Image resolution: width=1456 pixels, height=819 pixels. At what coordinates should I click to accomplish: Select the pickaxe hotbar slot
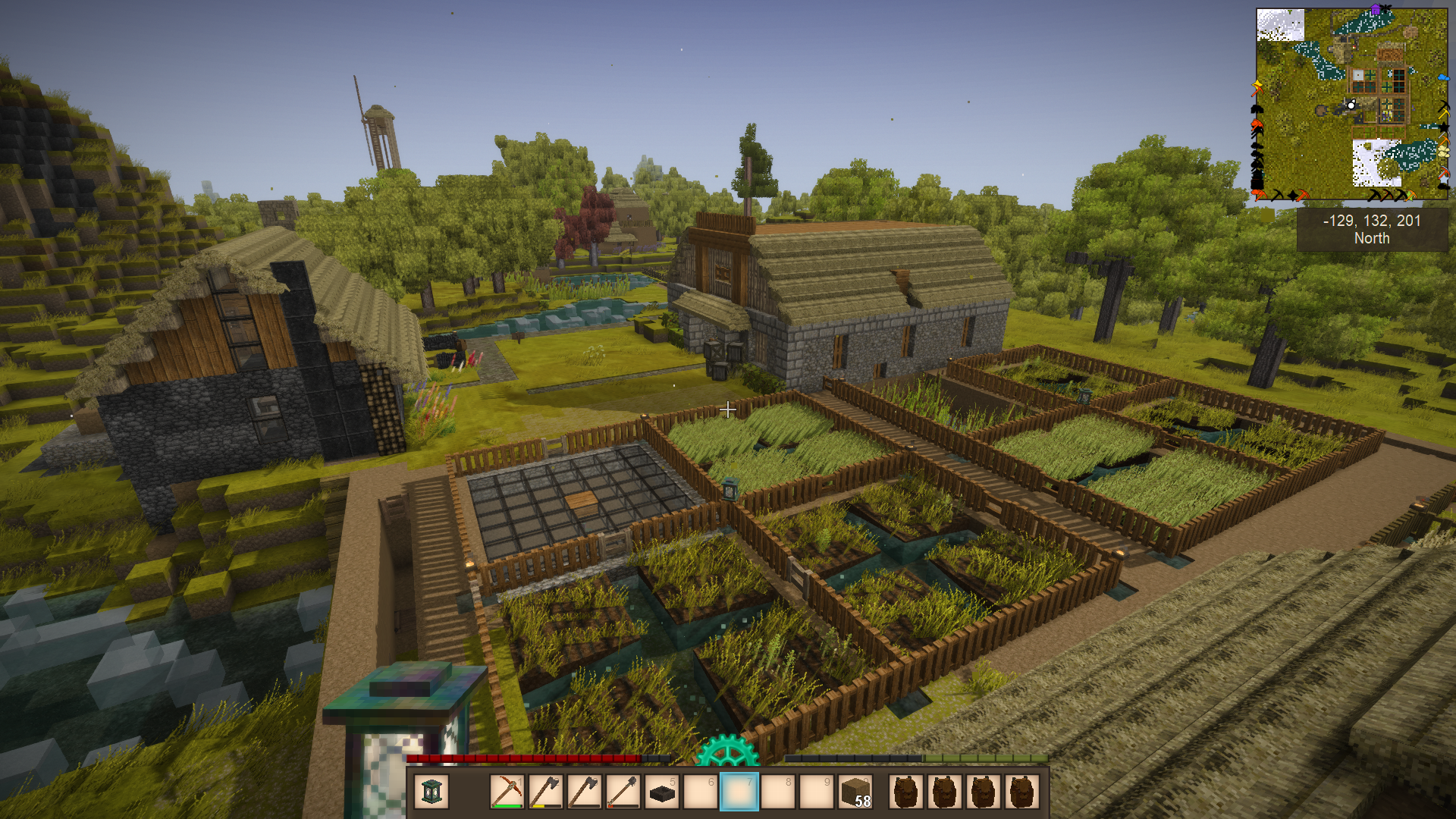(507, 792)
